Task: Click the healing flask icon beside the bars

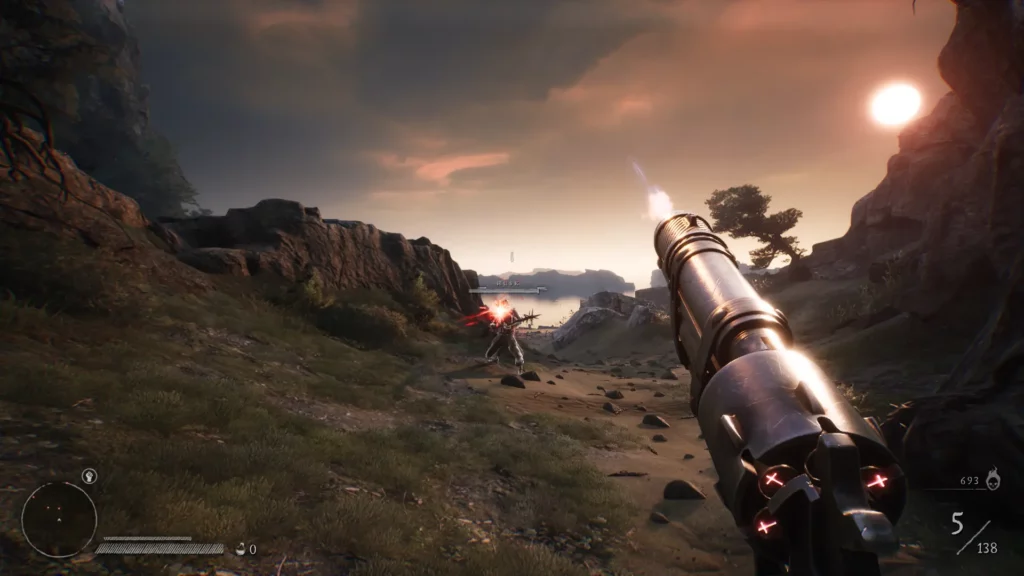Action: click(x=240, y=548)
